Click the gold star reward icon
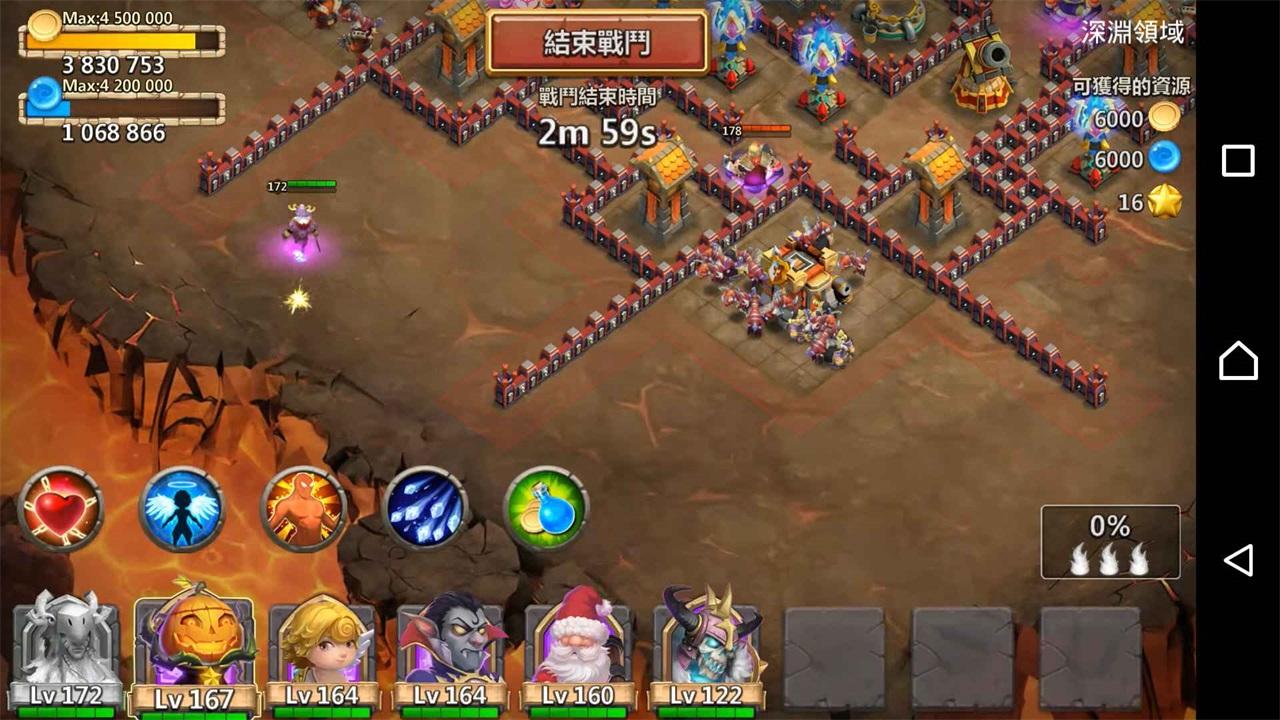Image resolution: width=1280 pixels, height=720 pixels. [1163, 201]
